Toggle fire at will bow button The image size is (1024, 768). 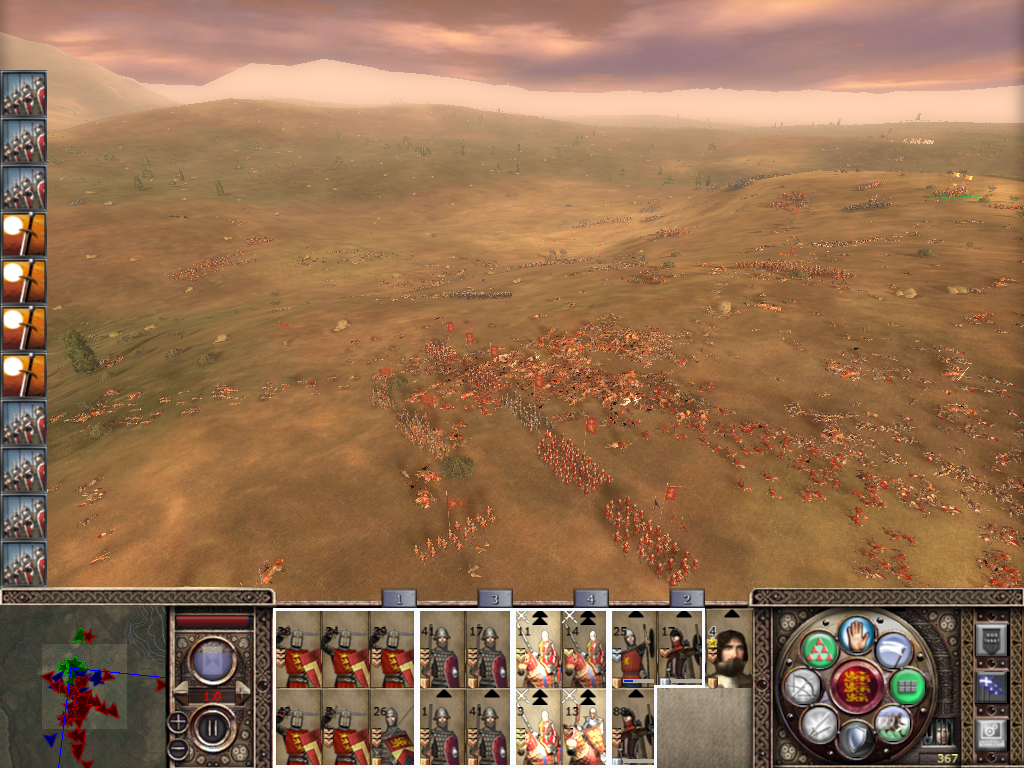(x=803, y=686)
